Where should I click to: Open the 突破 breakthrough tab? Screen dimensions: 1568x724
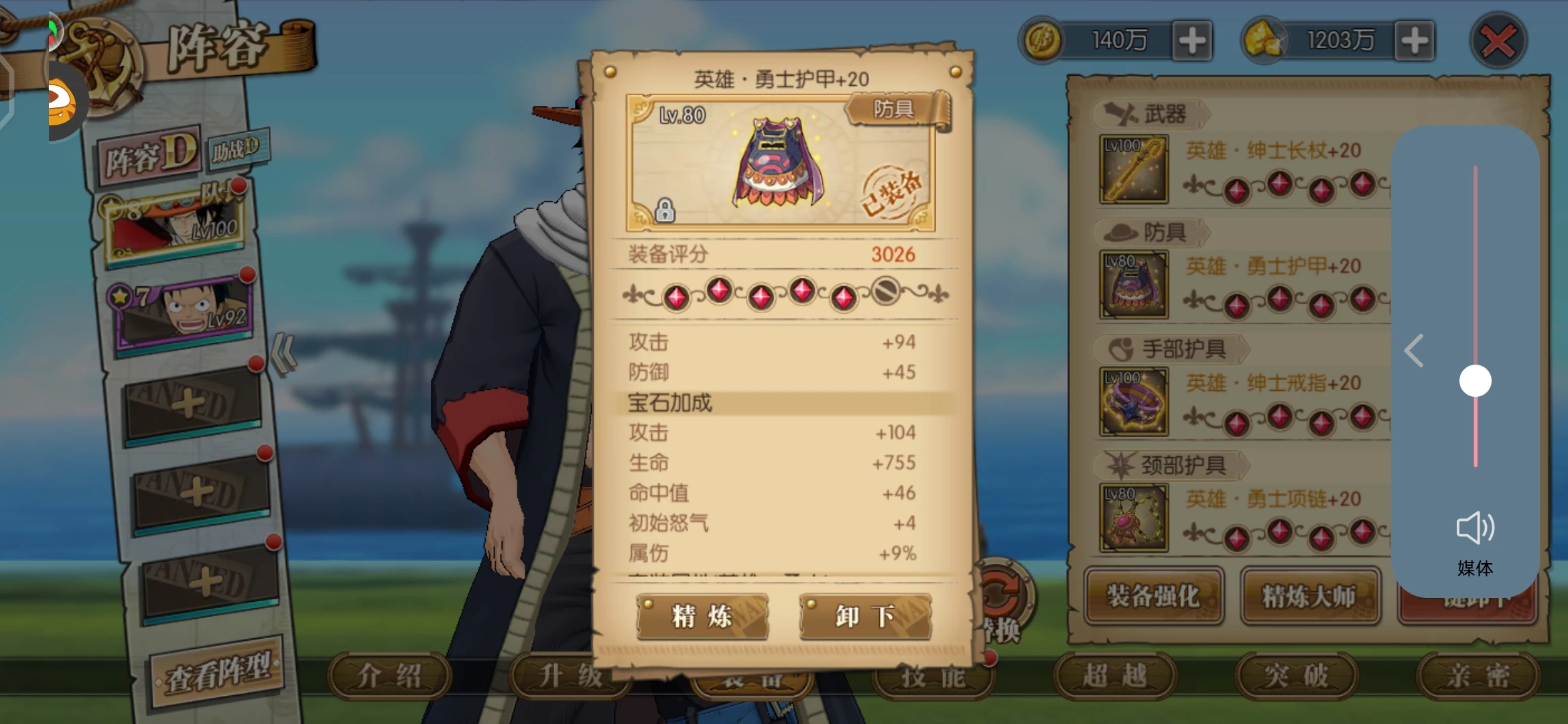(x=1296, y=676)
